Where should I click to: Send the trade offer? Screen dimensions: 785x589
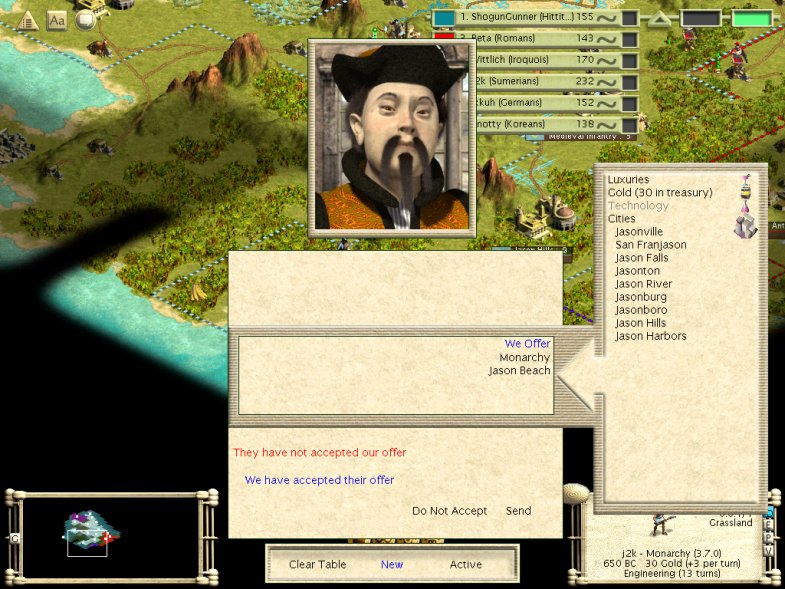(x=518, y=511)
